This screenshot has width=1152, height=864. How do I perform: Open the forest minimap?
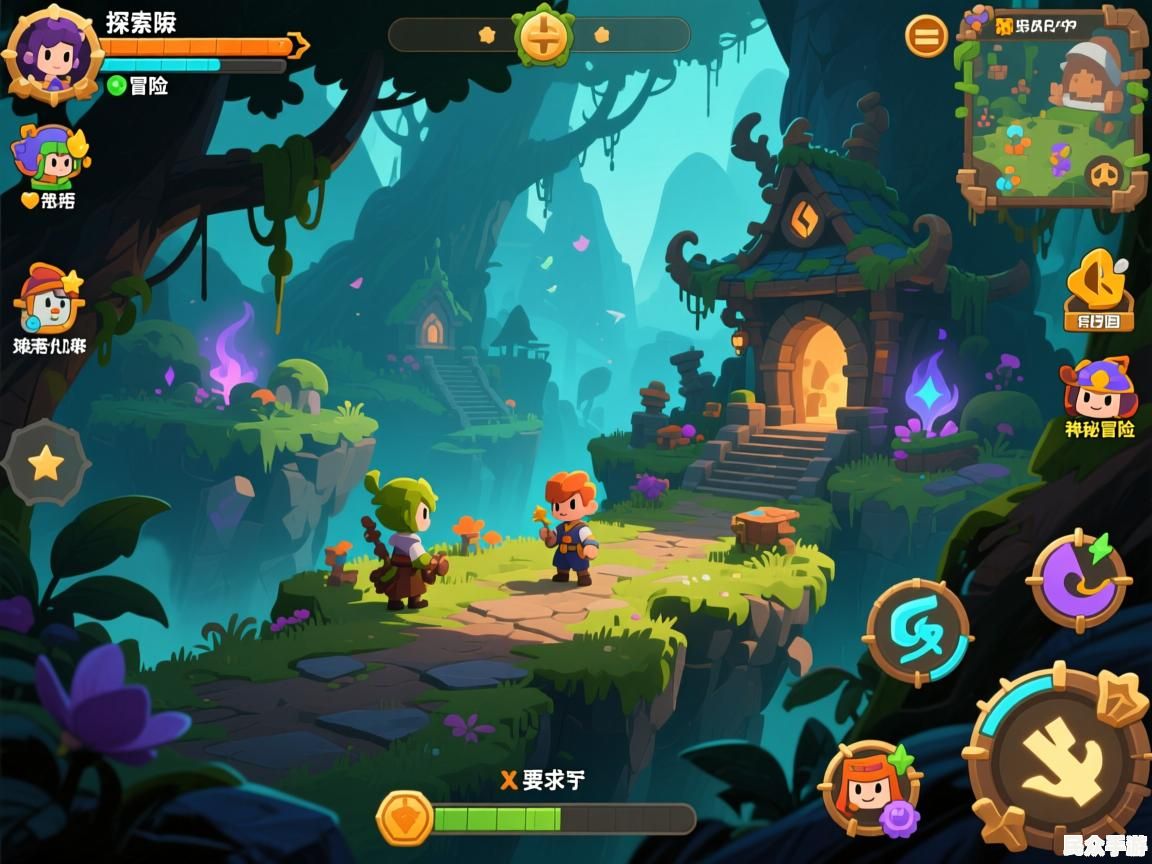1050,108
